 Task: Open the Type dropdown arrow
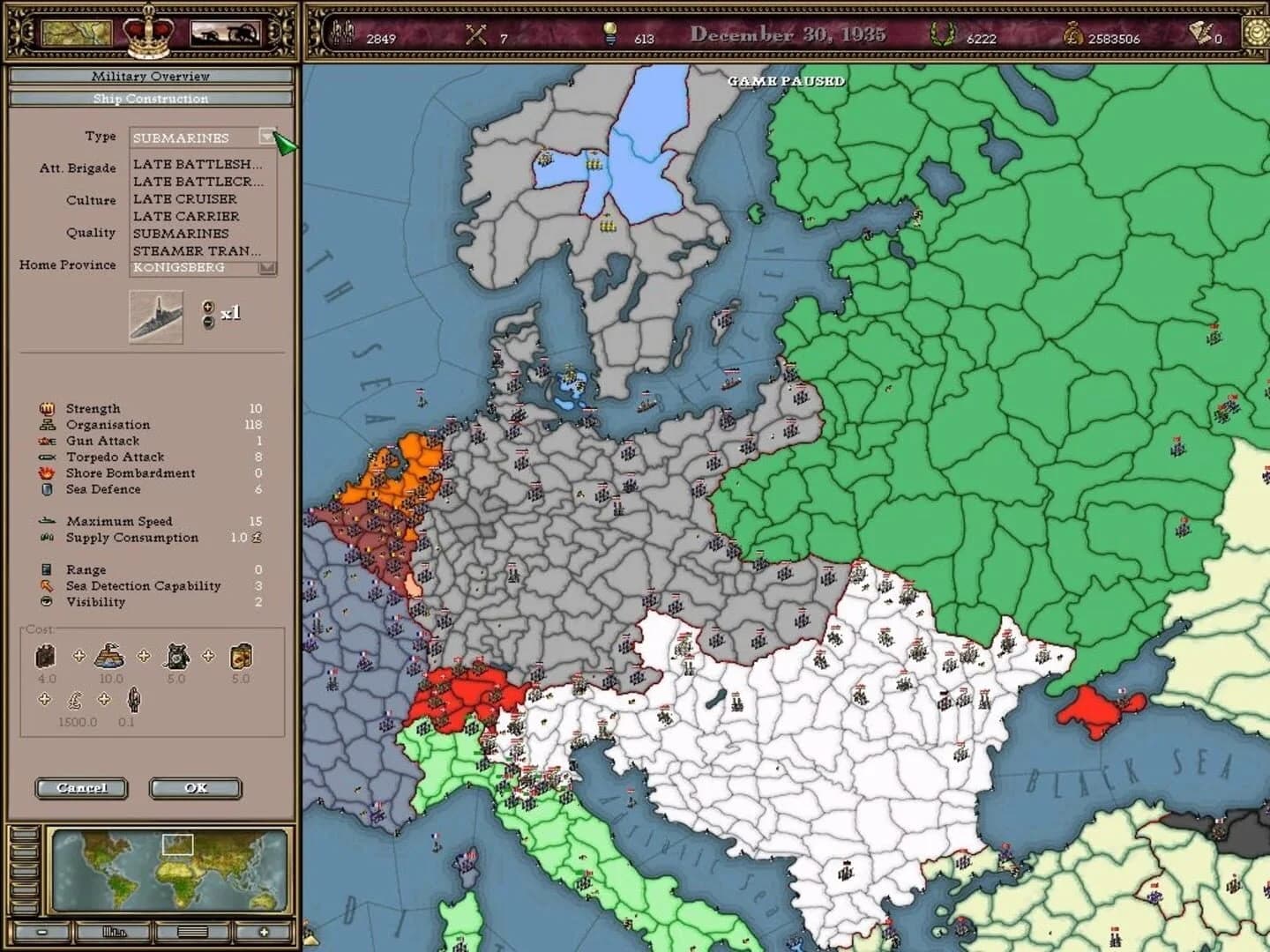267,138
